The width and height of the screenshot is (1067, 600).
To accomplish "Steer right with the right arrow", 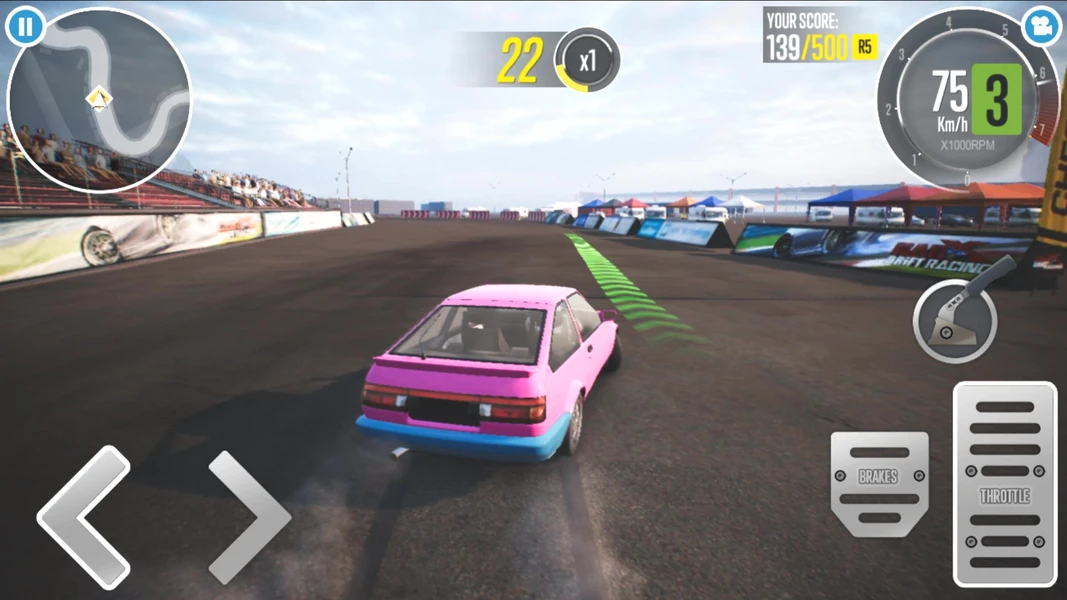I will pos(249,517).
